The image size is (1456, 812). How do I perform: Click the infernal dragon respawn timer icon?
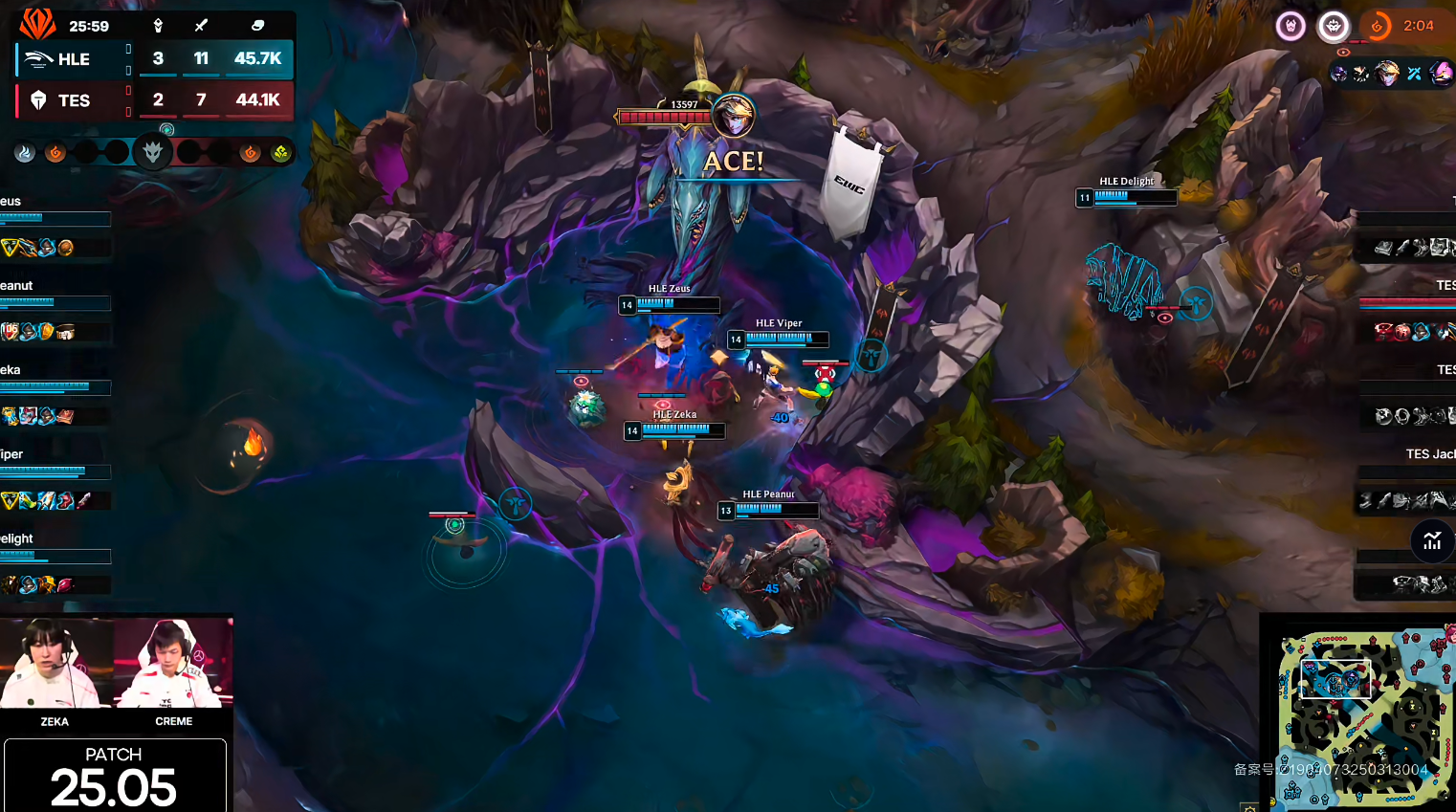[x=1377, y=27]
